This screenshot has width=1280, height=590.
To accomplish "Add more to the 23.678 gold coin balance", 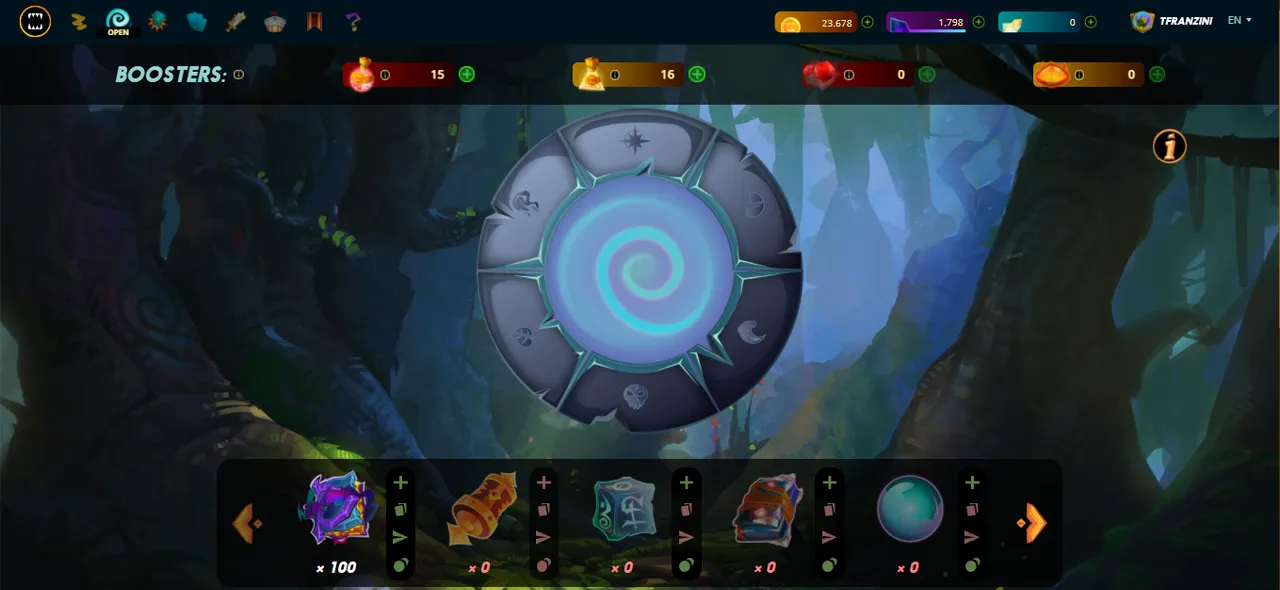I will coord(867,22).
